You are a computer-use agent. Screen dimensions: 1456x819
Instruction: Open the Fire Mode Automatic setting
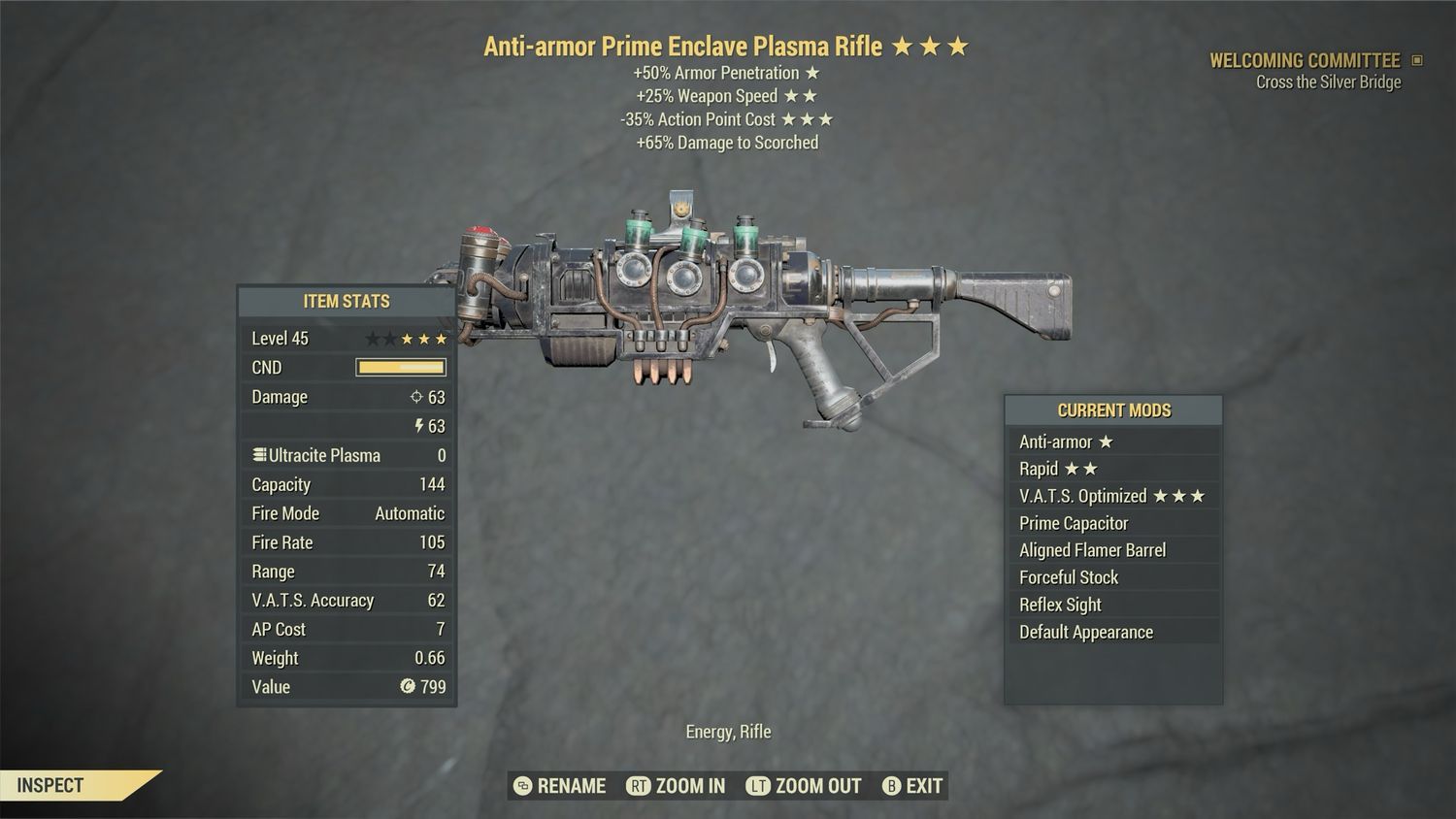346,513
